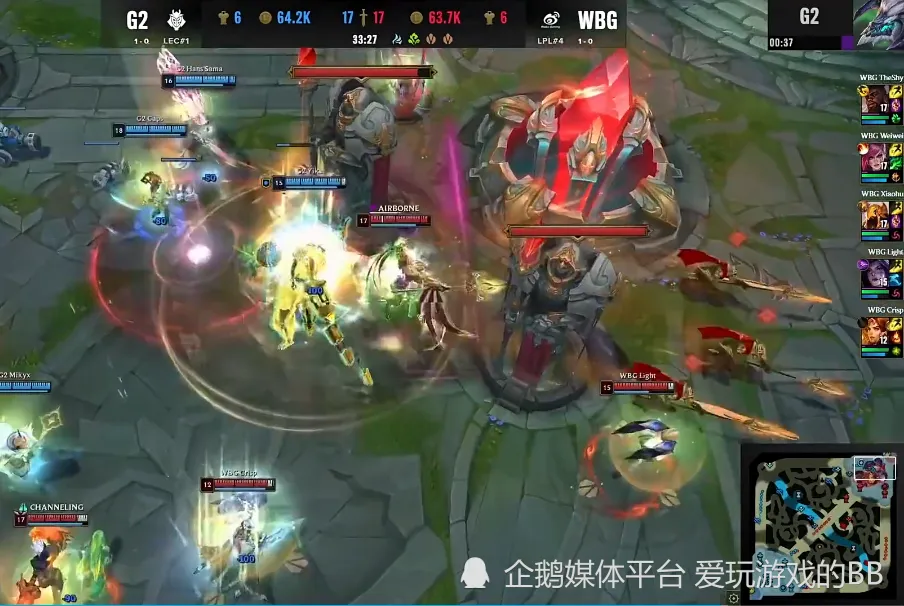Click the dragon portrait beside the G2 timer

click(x=879, y=24)
